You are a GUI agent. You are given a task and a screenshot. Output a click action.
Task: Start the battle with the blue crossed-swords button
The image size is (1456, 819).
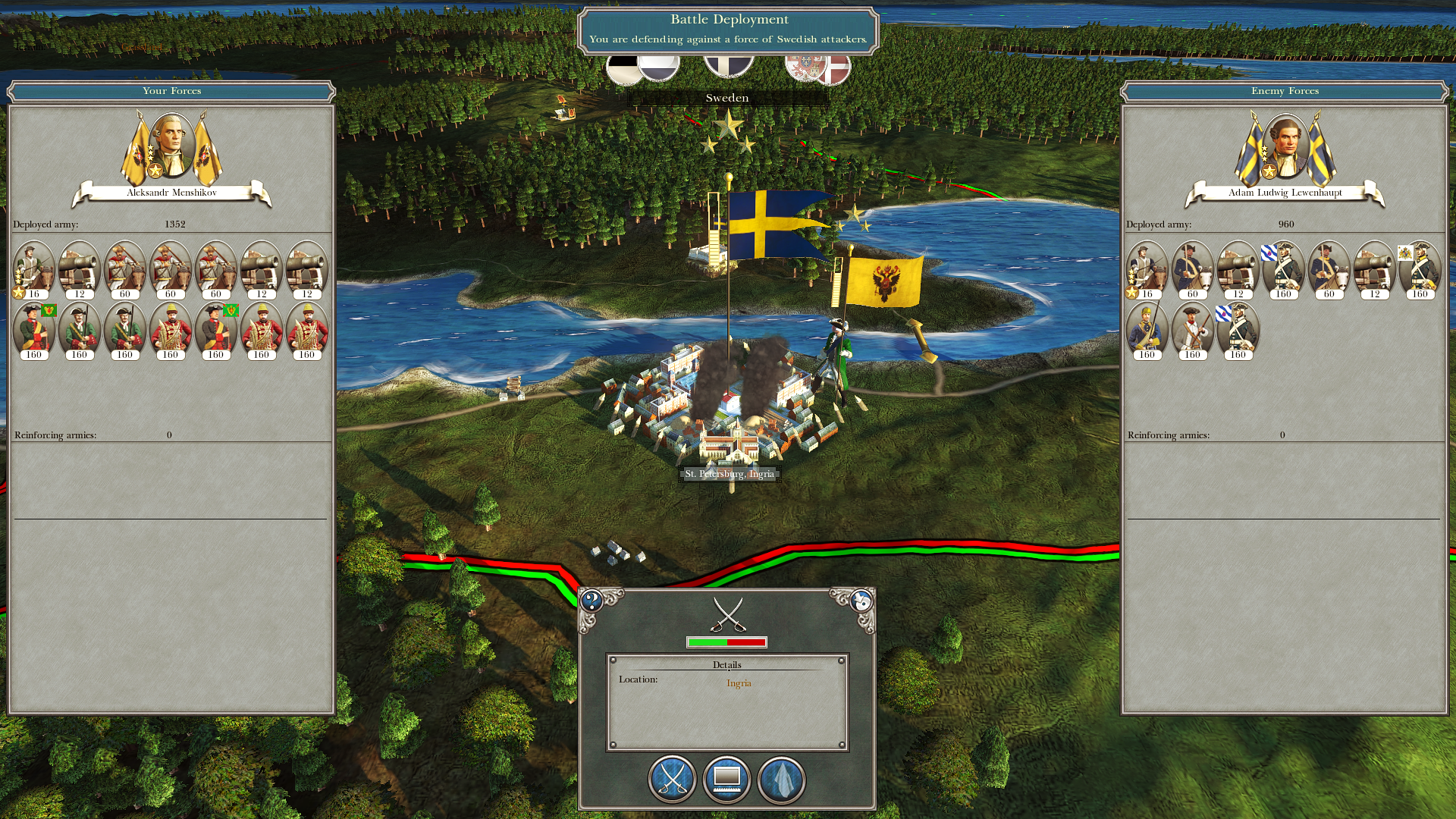[x=672, y=779]
